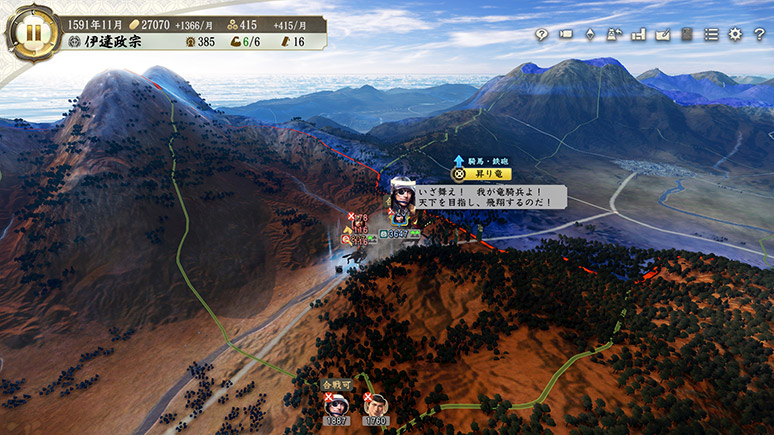Image resolution: width=774 pixels, height=435 pixels.
Task: Select the eyepatch commander unit with 1887 troops
Action: pos(336,404)
